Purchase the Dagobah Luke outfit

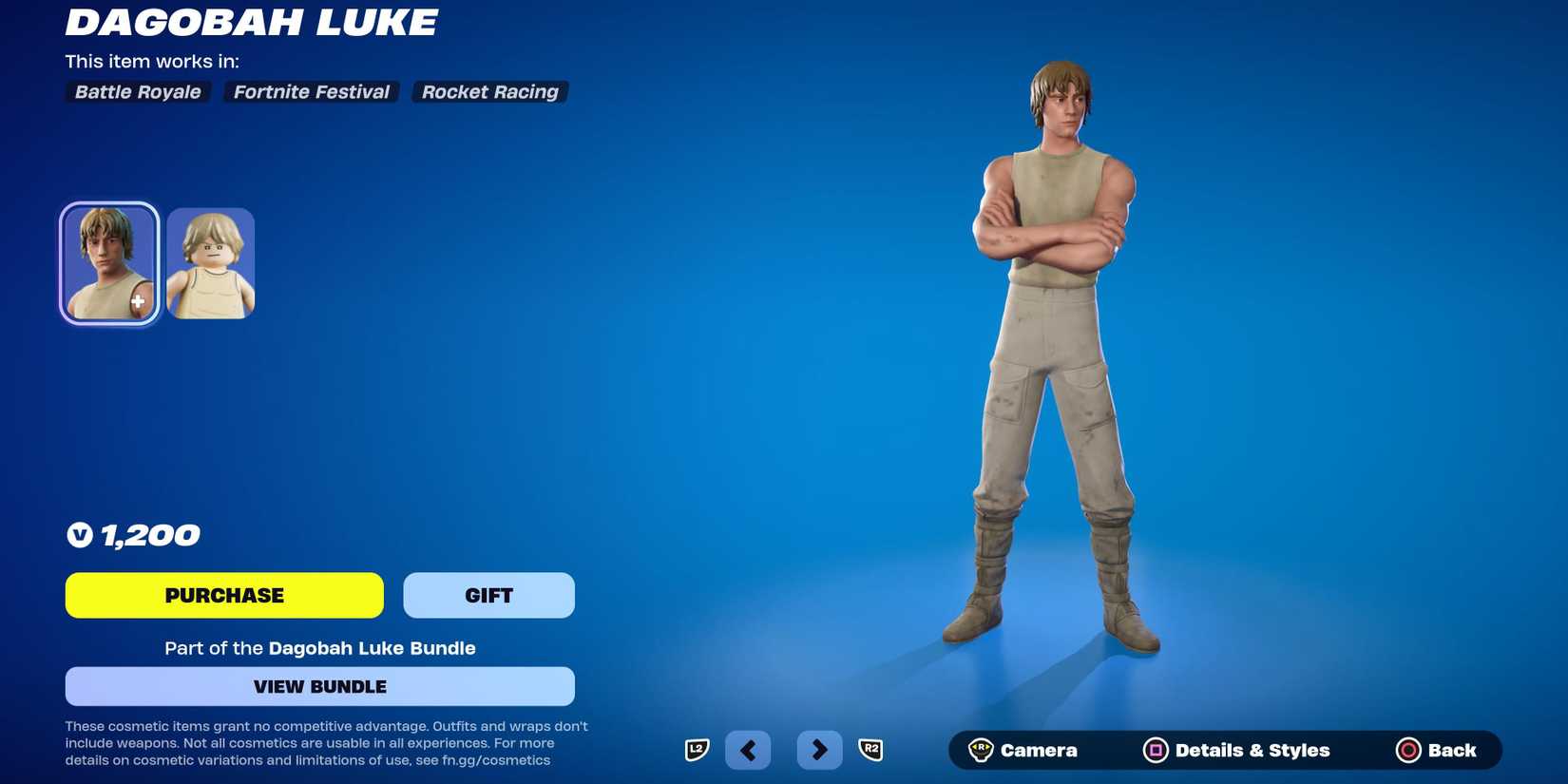(223, 595)
